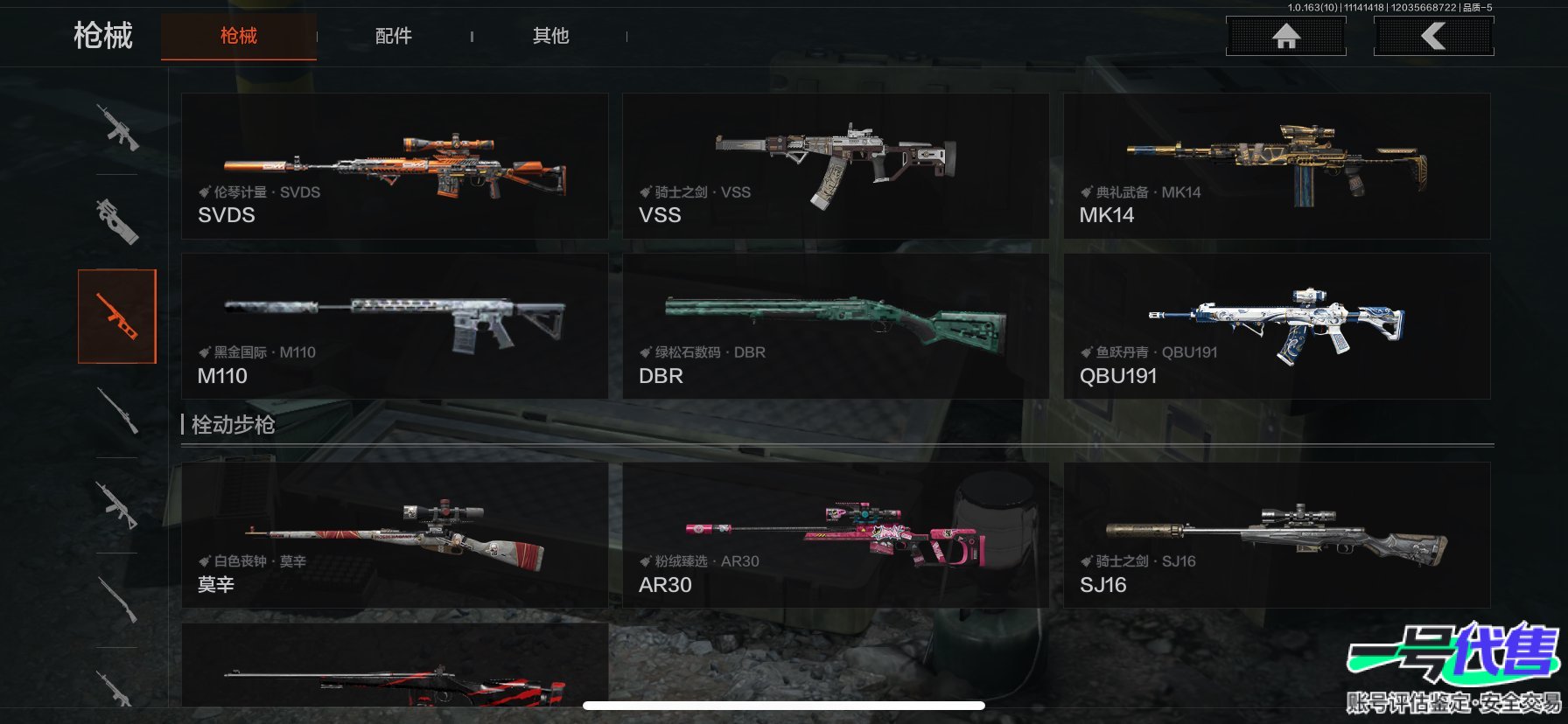
Task: Open the 配件 tab
Action: point(393,36)
